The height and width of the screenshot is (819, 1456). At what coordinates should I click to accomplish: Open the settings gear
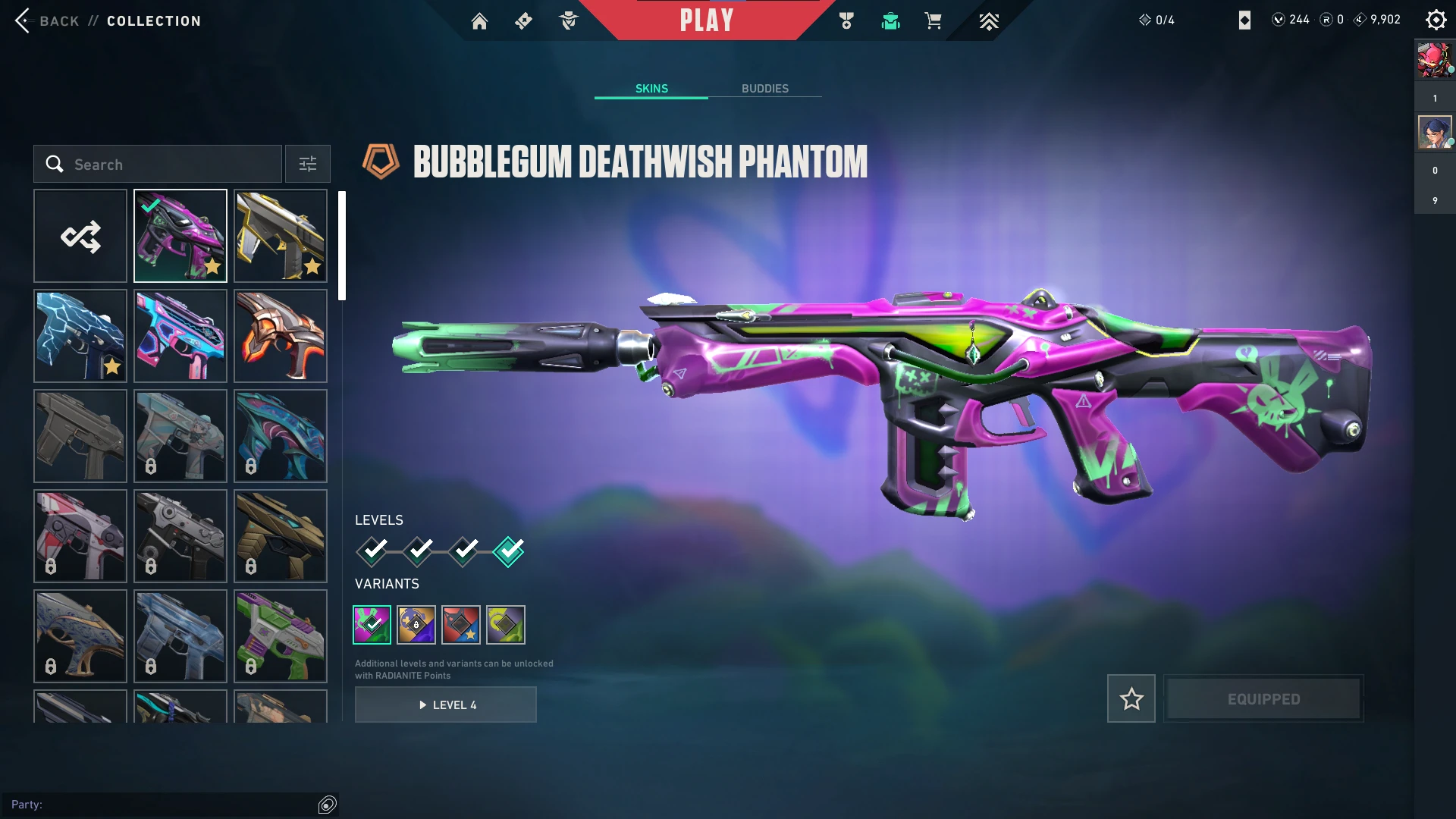1436,20
